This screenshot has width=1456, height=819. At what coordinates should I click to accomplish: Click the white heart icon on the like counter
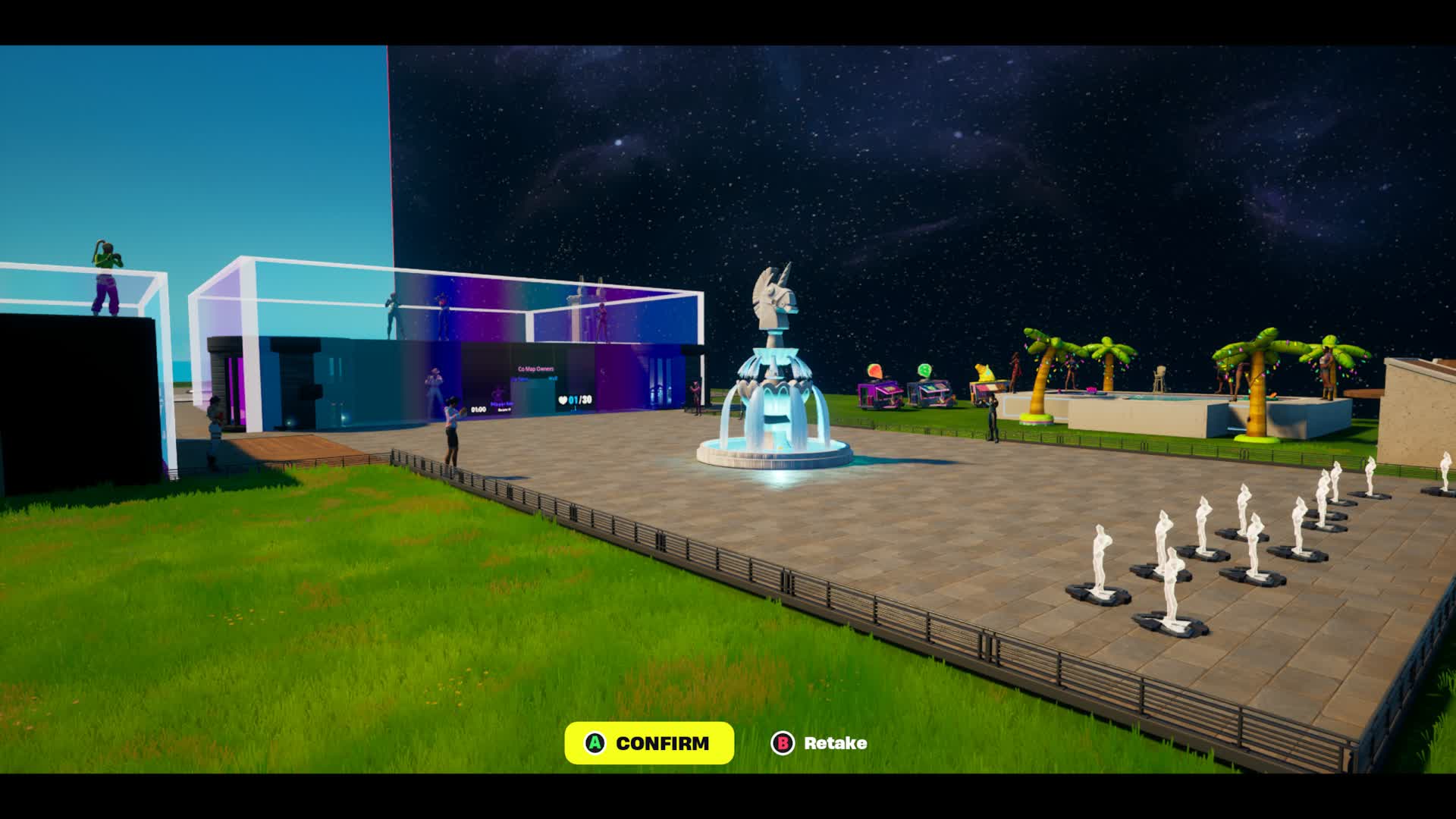(563, 400)
